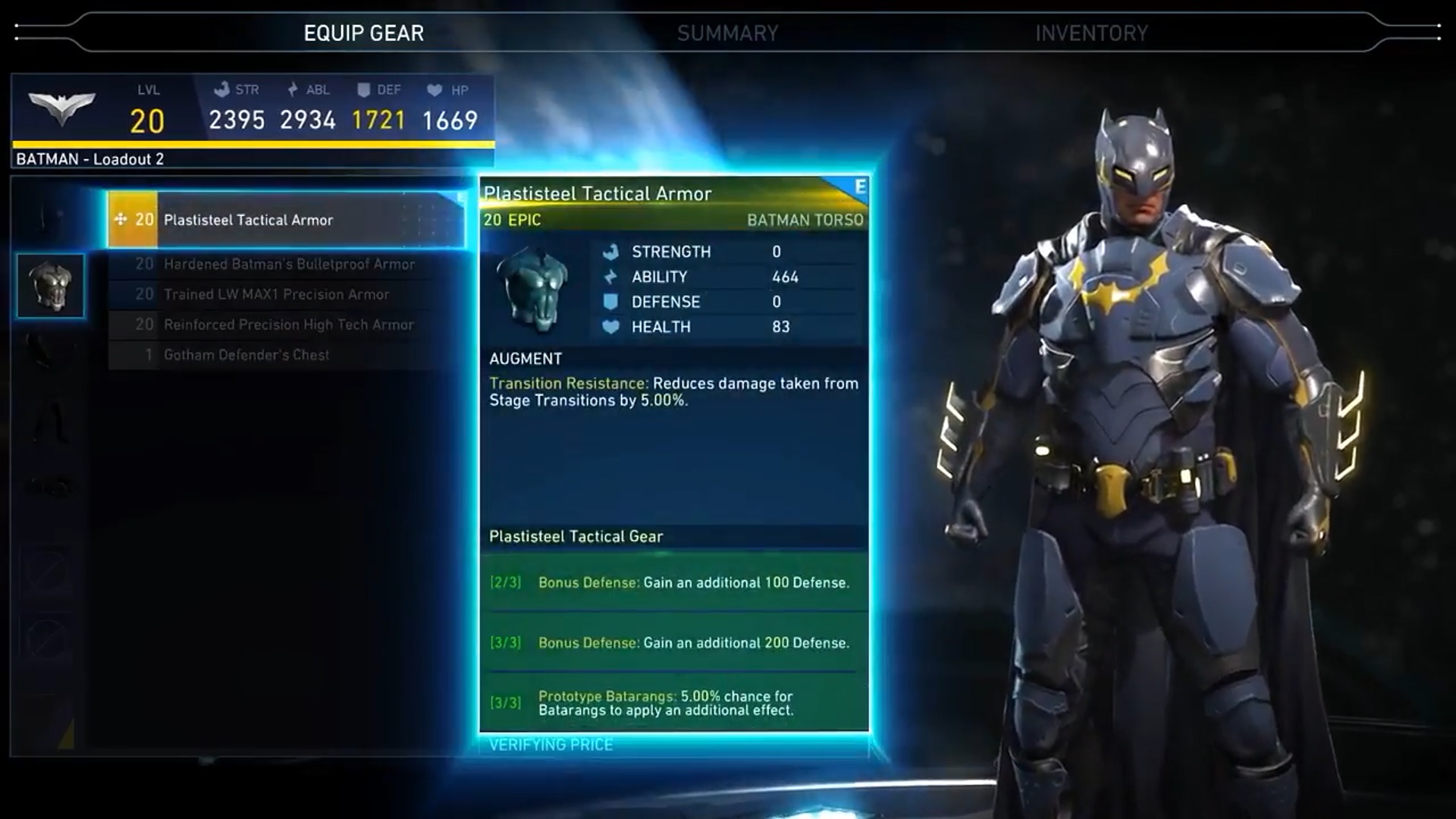The image size is (1456, 819).
Task: Select Hardened Batman's Bulletproof Armor
Action: tap(288, 264)
